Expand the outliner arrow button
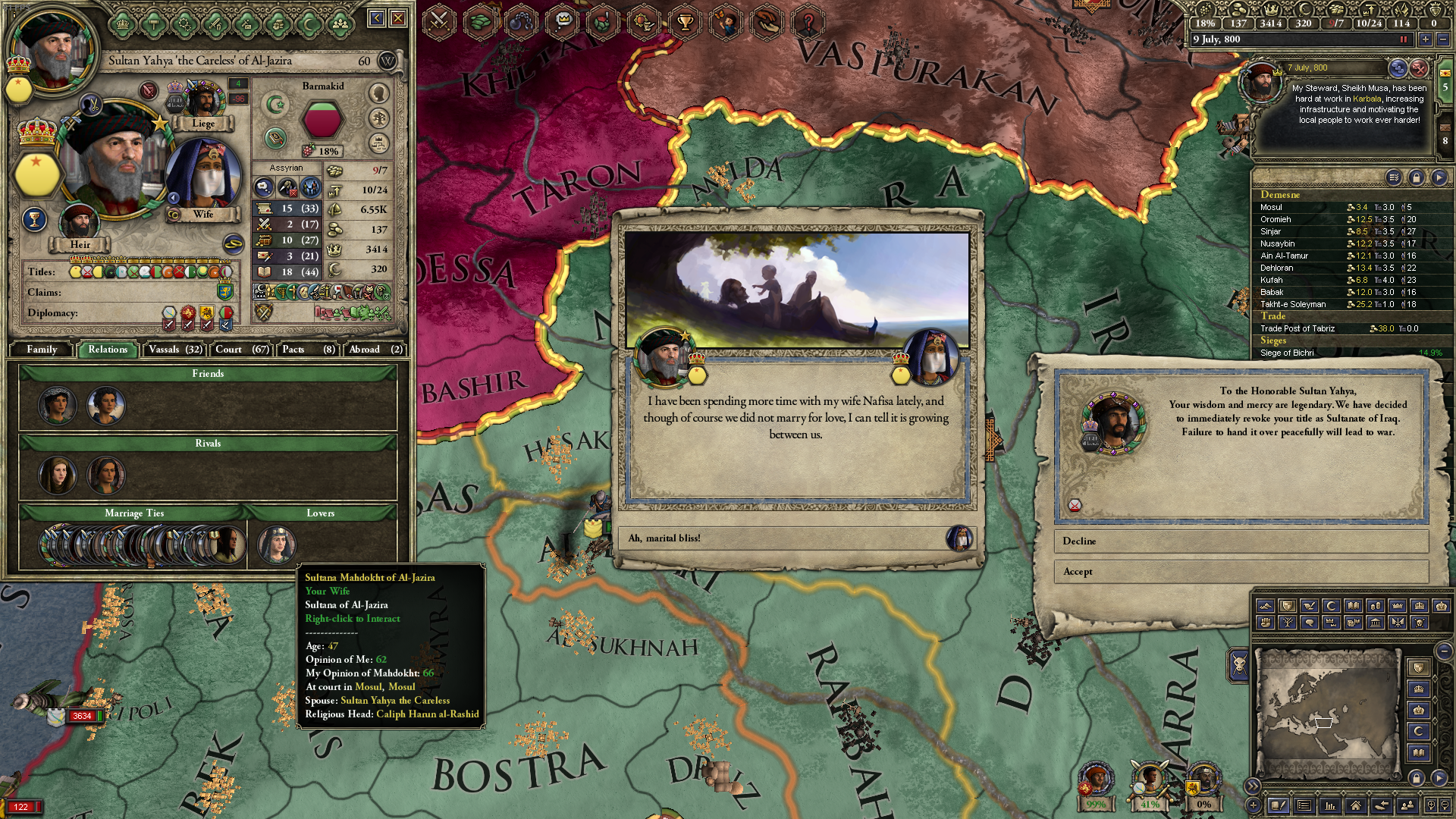Screen dimensions: 1456x819 pyautogui.click(x=1438, y=177)
